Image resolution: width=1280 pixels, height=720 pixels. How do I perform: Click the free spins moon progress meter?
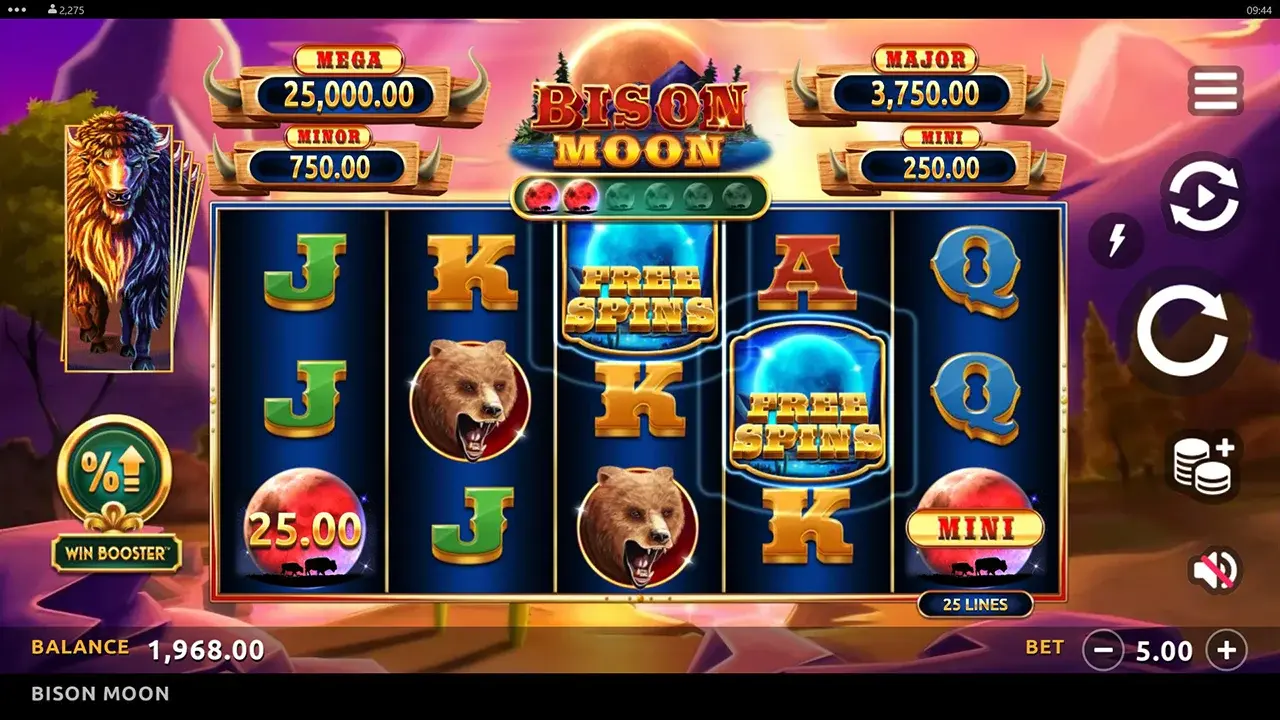pos(640,197)
